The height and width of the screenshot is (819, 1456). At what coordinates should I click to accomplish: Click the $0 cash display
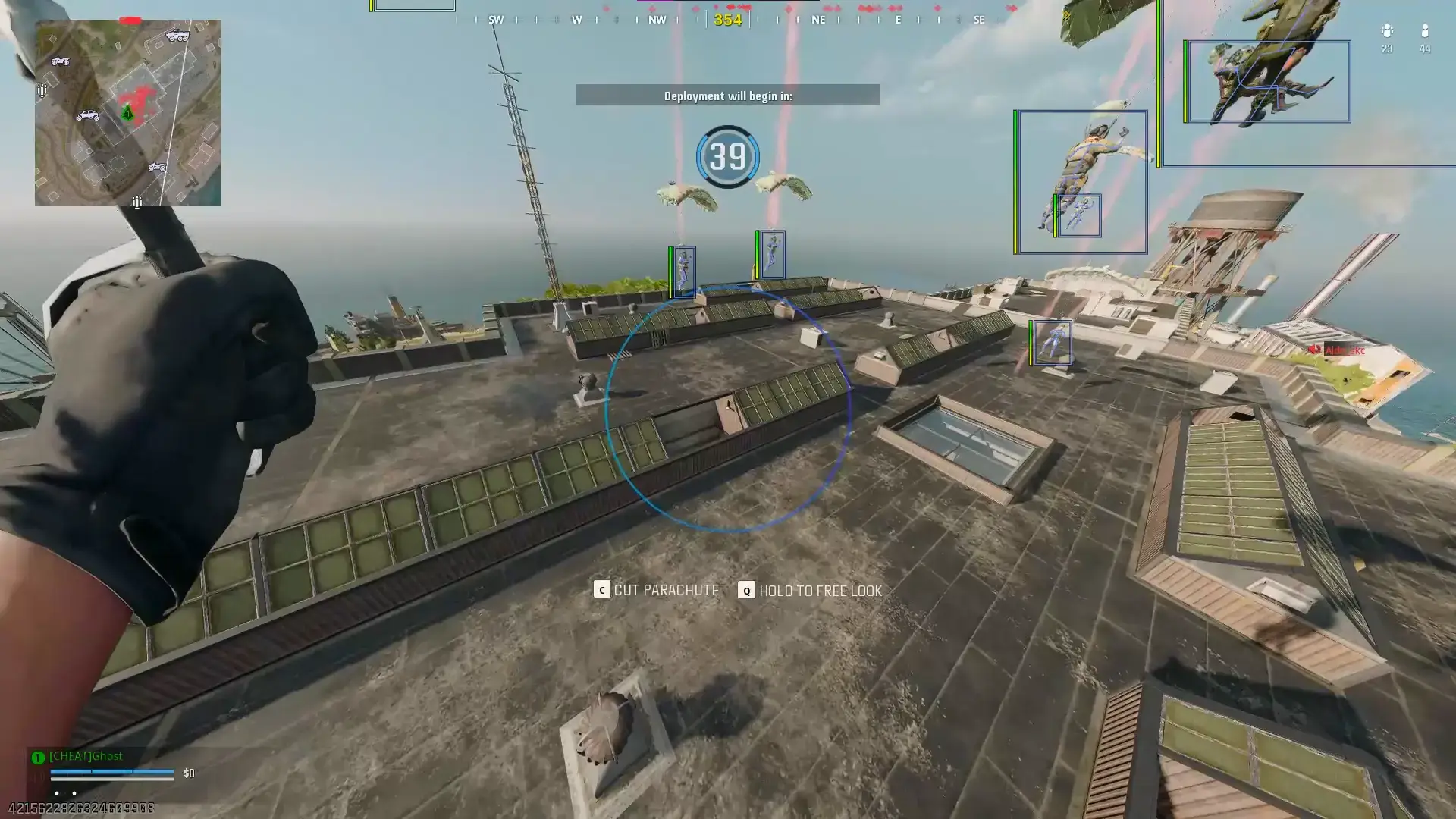[x=189, y=773]
